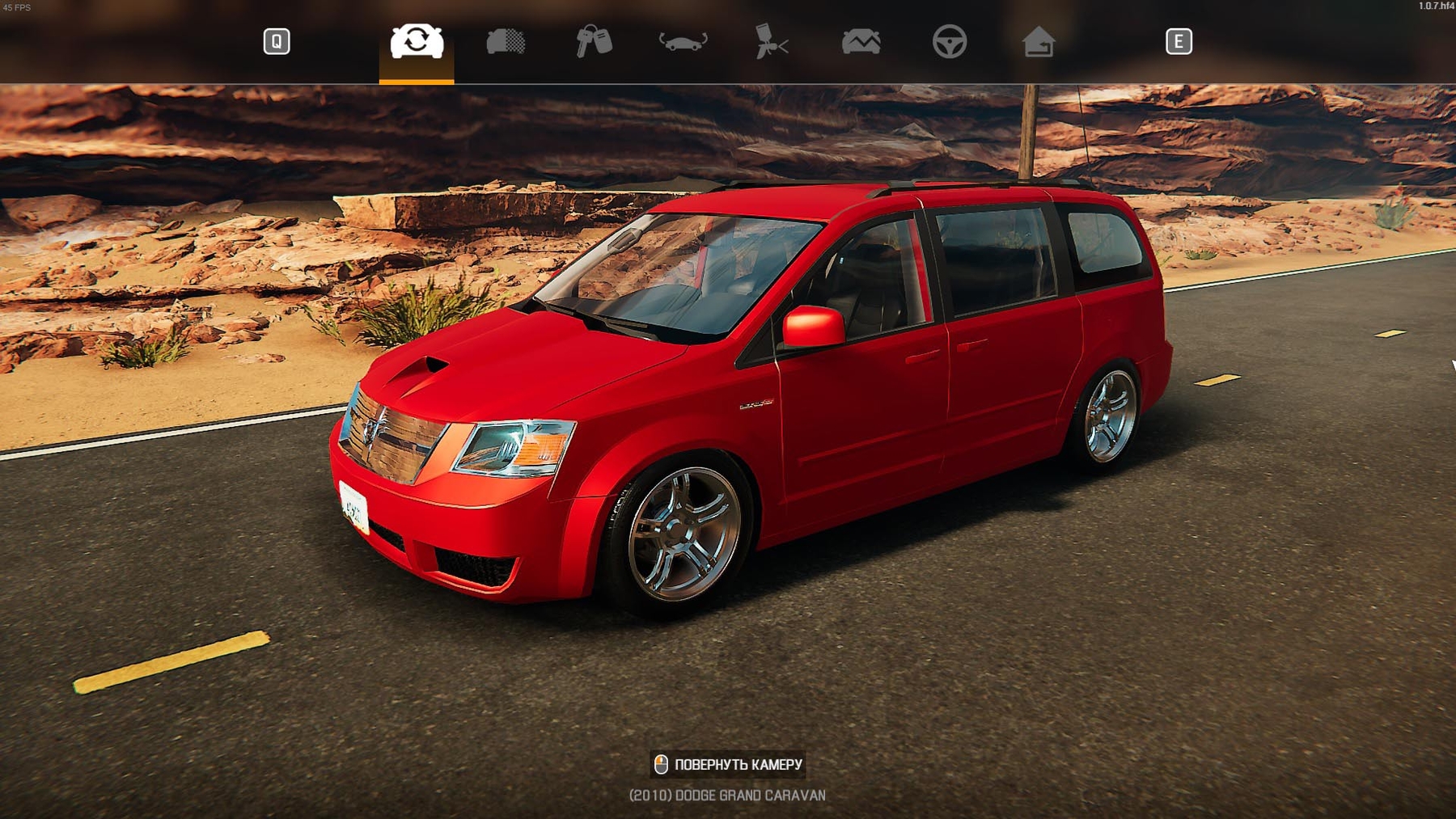Switch to the steering wheel tab
Screen dimensions: 1456x819
pyautogui.click(x=950, y=41)
